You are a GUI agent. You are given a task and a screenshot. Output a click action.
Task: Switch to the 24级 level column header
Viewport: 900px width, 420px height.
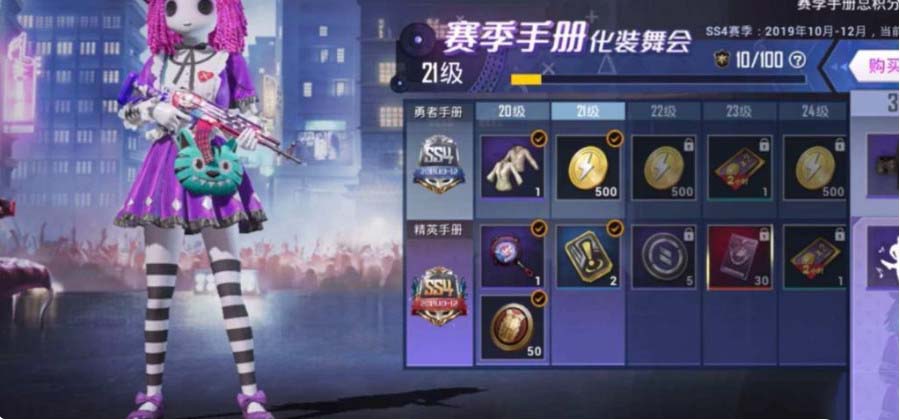tap(814, 111)
